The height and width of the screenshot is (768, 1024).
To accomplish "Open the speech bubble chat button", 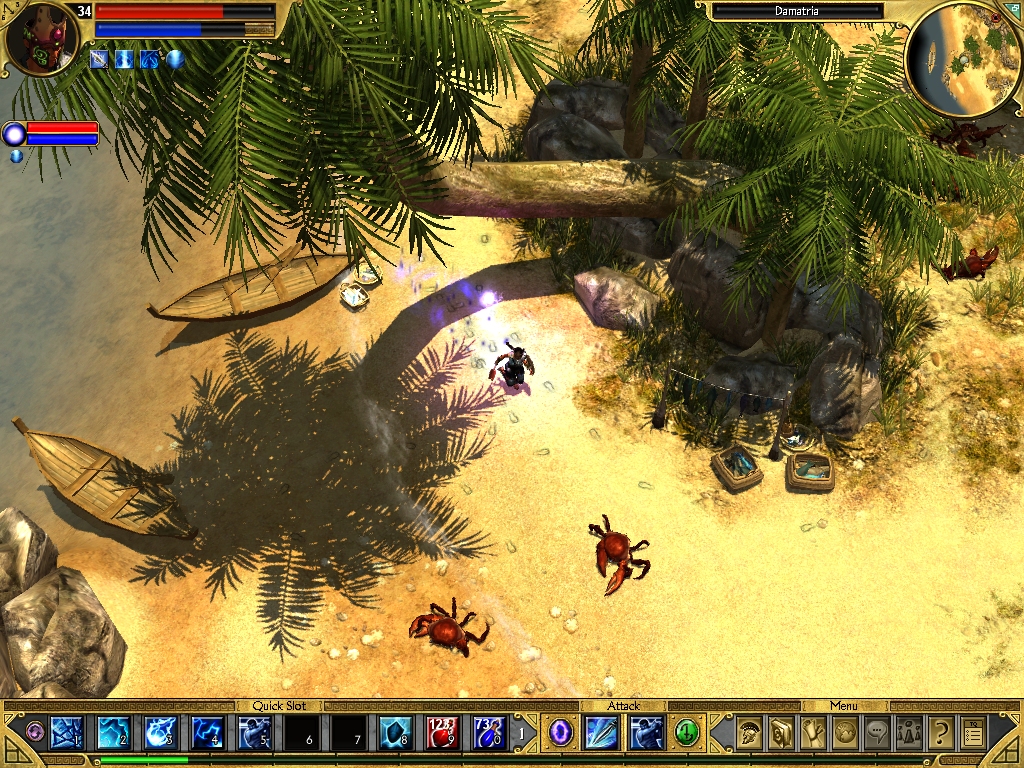I will click(877, 733).
